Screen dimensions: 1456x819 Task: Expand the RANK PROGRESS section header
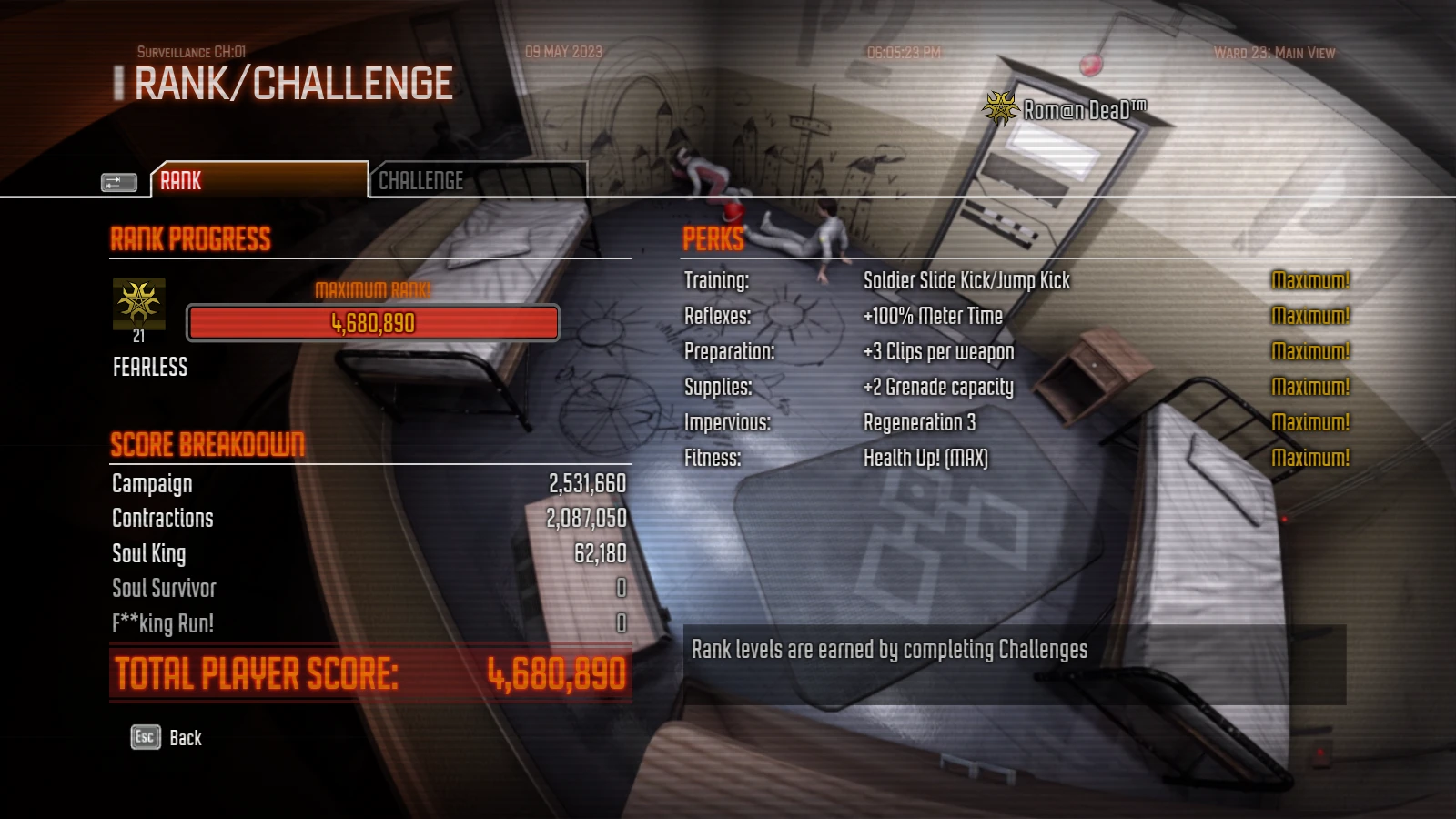tap(190, 239)
